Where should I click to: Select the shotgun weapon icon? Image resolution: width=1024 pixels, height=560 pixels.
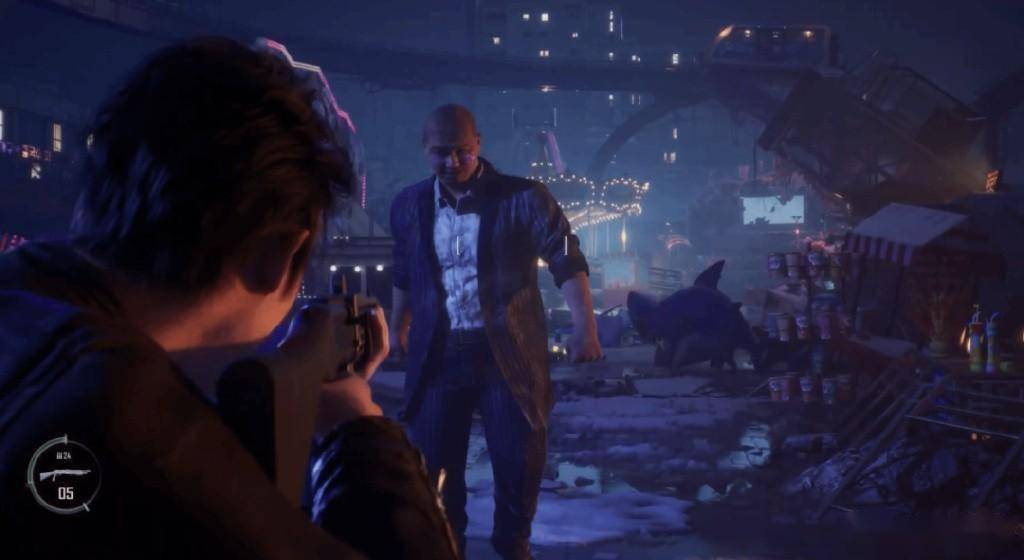(63, 472)
